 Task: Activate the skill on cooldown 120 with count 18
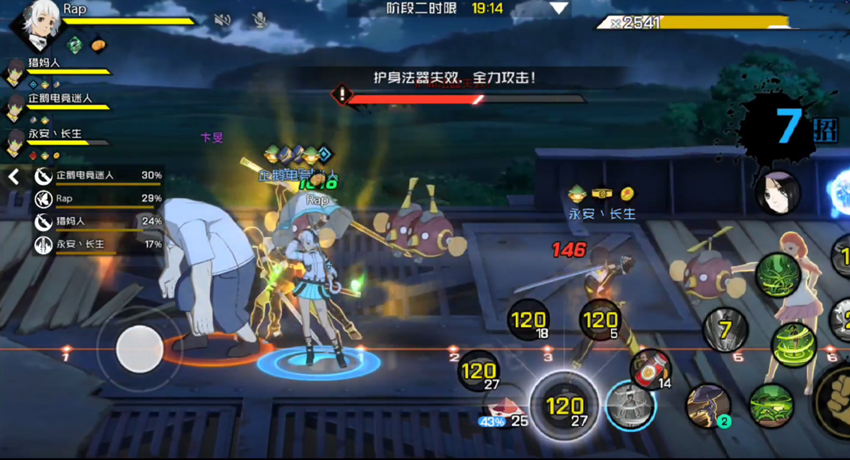pyautogui.click(x=528, y=321)
